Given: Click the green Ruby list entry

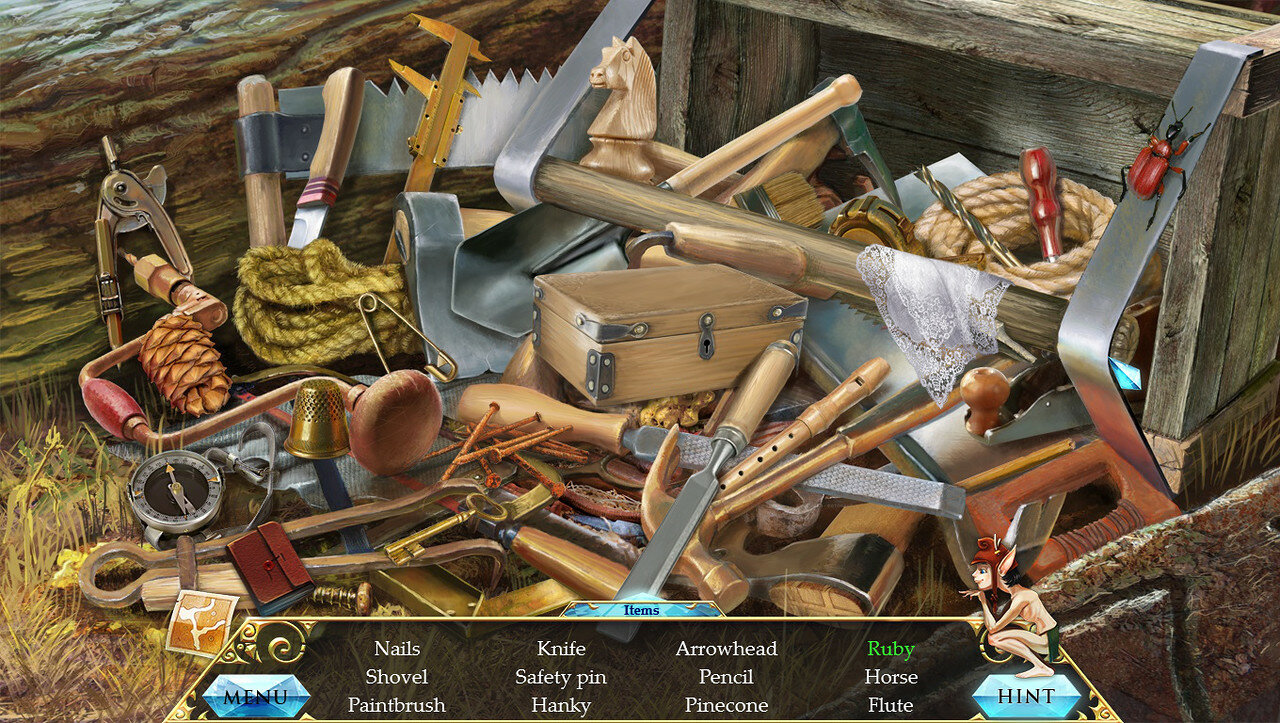Looking at the screenshot, I should tap(891, 649).
